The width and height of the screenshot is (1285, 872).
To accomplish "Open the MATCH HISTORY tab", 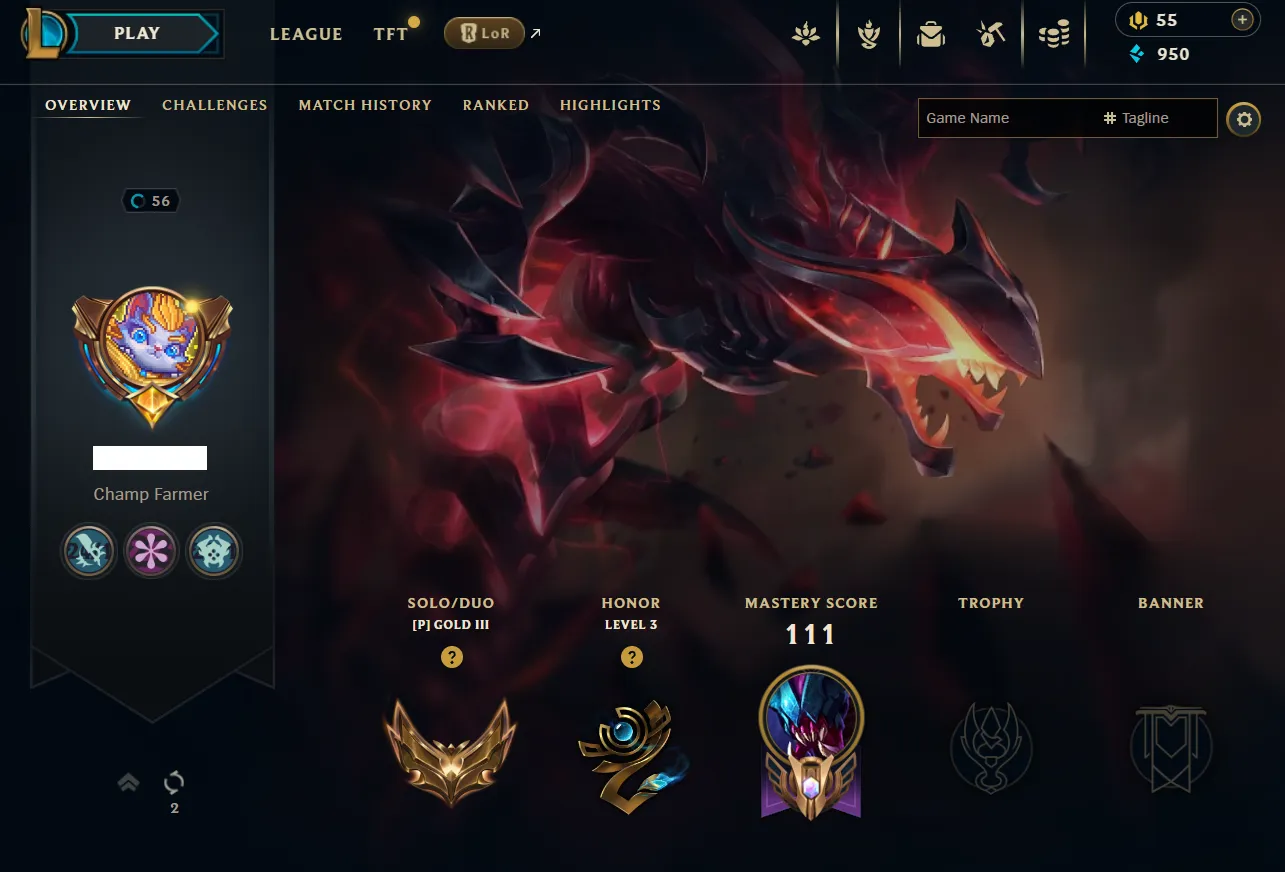I will 364,105.
